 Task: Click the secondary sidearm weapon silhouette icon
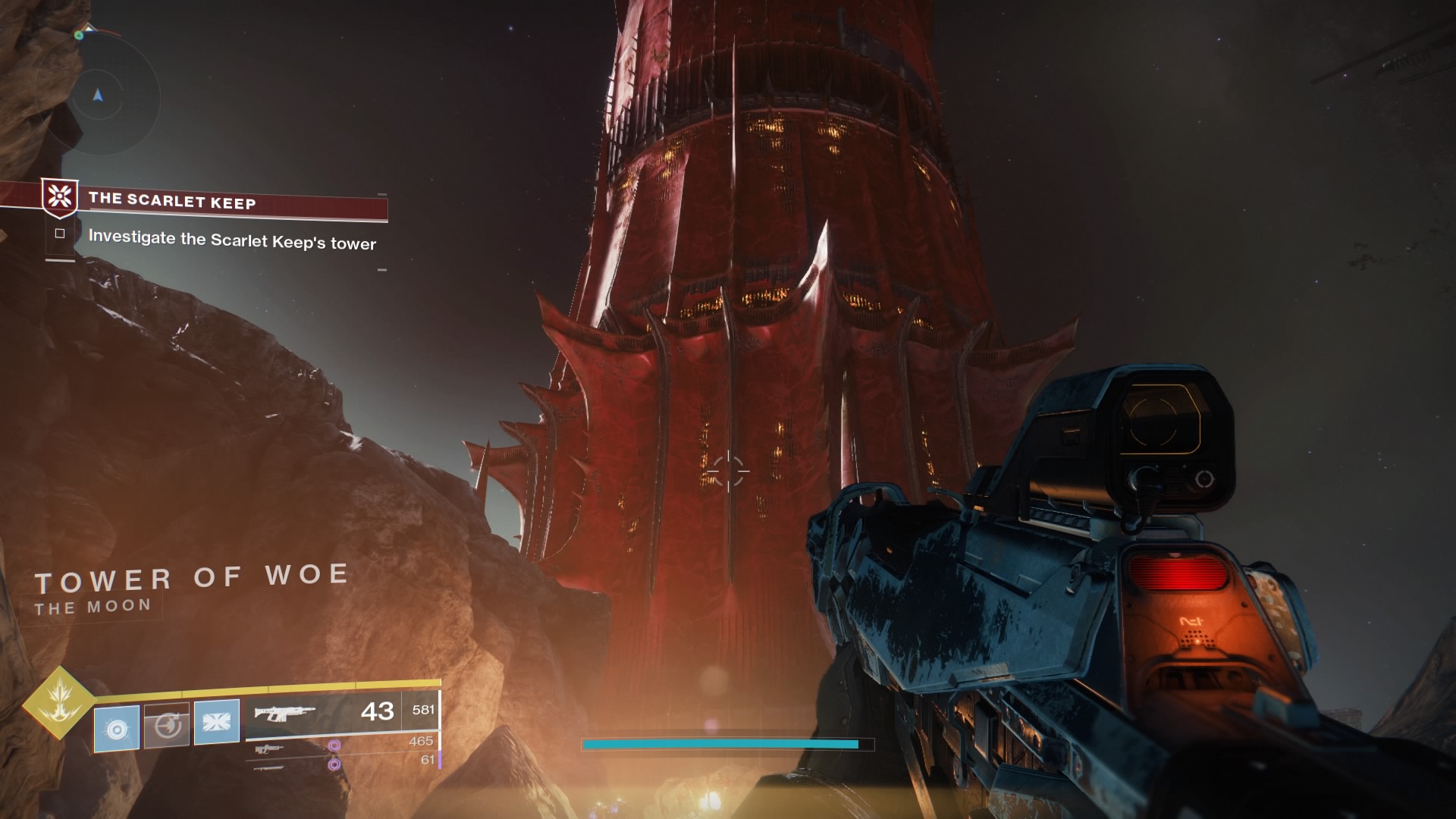[268, 750]
